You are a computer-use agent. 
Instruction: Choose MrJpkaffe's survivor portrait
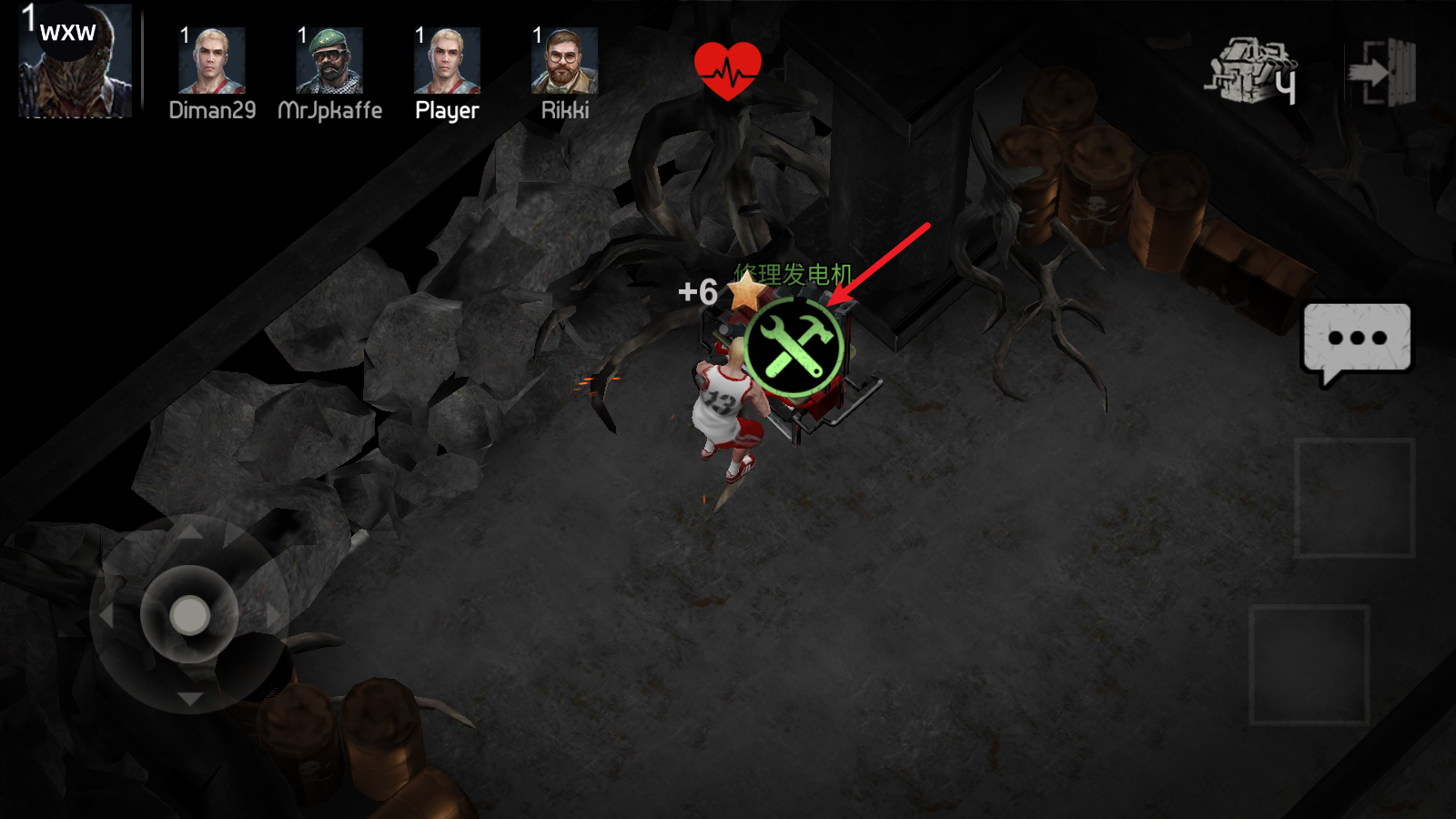(x=329, y=61)
